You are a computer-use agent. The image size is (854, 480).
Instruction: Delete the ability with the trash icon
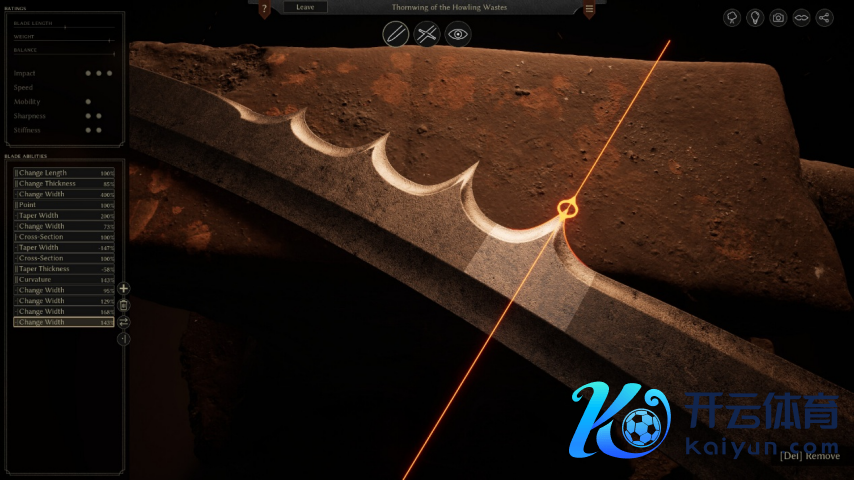click(124, 305)
